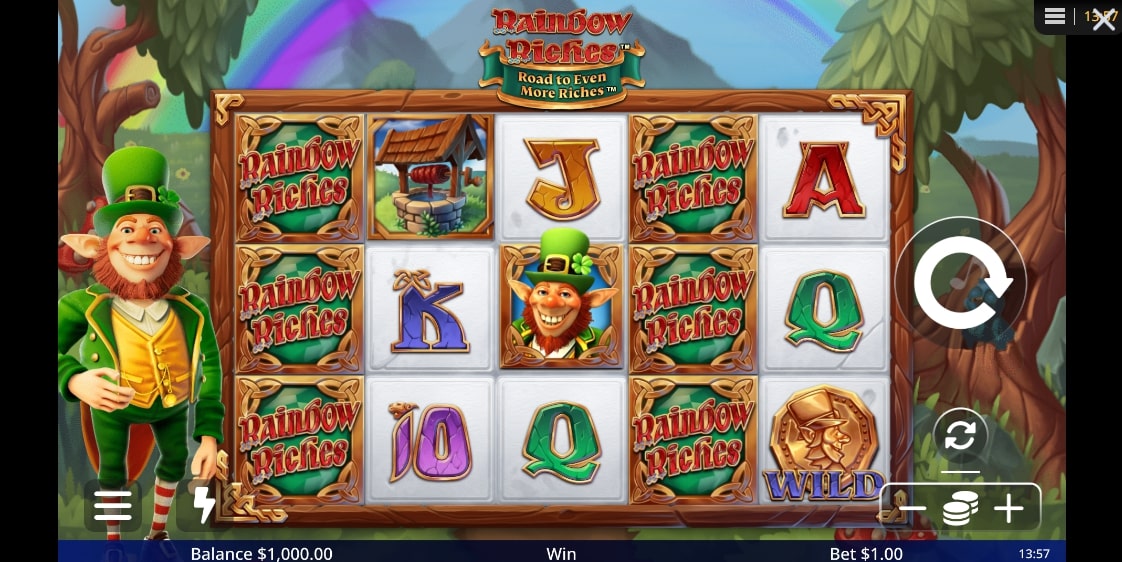Increase the bet with the plus button
The height and width of the screenshot is (562, 1122).
pos(1008,509)
